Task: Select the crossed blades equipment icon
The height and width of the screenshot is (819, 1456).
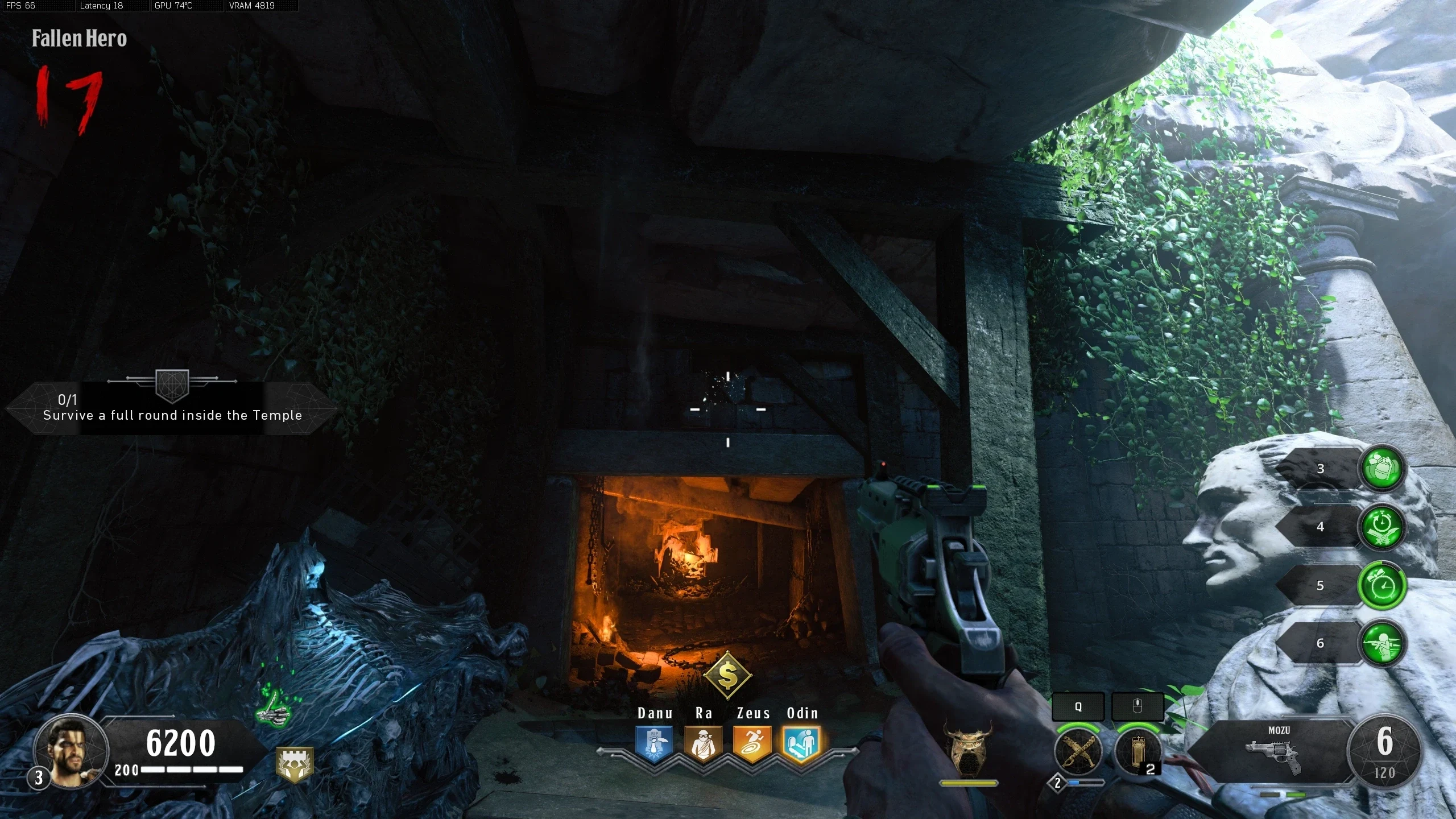Action: coord(1078,751)
